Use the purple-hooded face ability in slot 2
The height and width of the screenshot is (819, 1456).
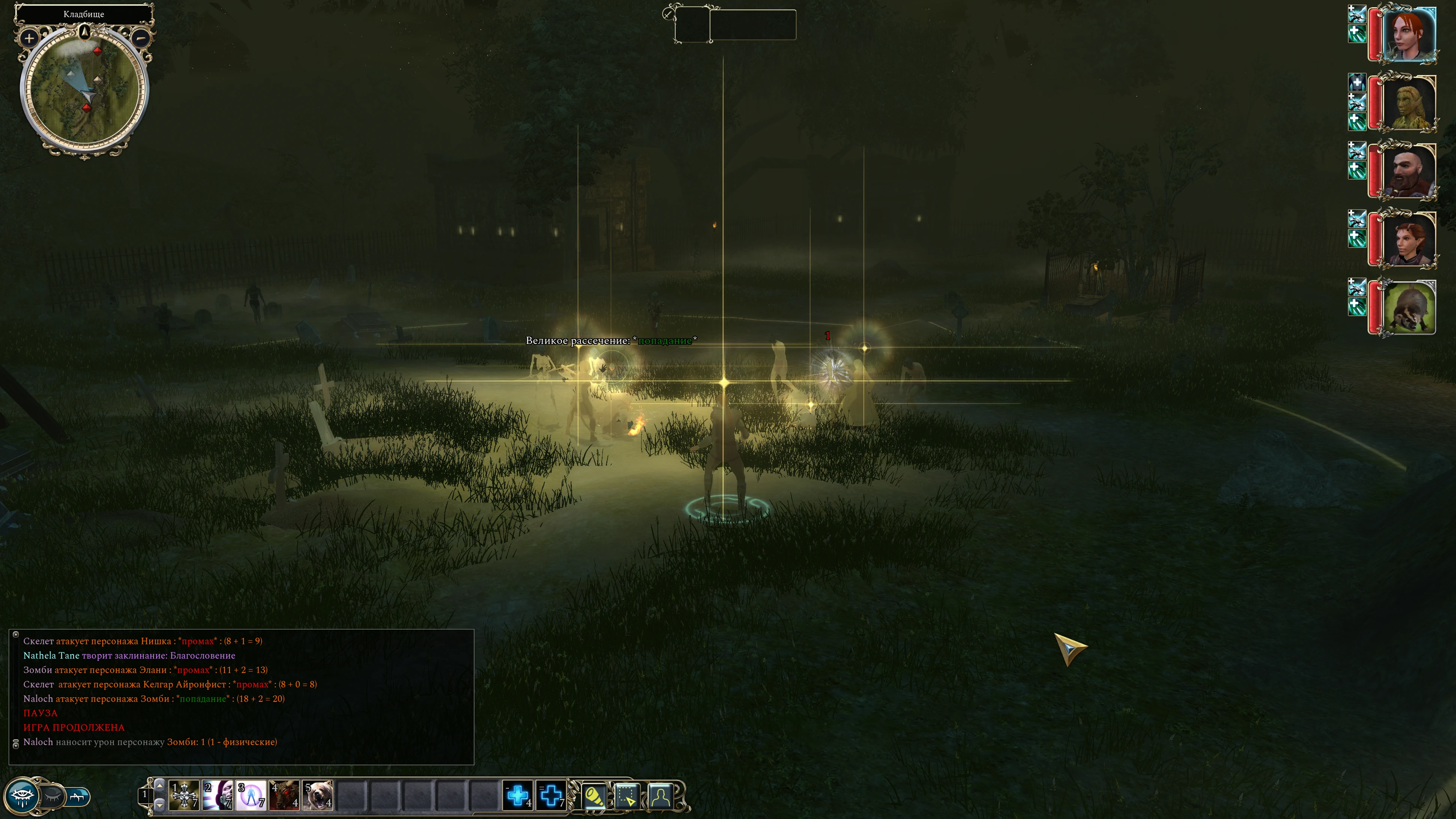tap(218, 796)
